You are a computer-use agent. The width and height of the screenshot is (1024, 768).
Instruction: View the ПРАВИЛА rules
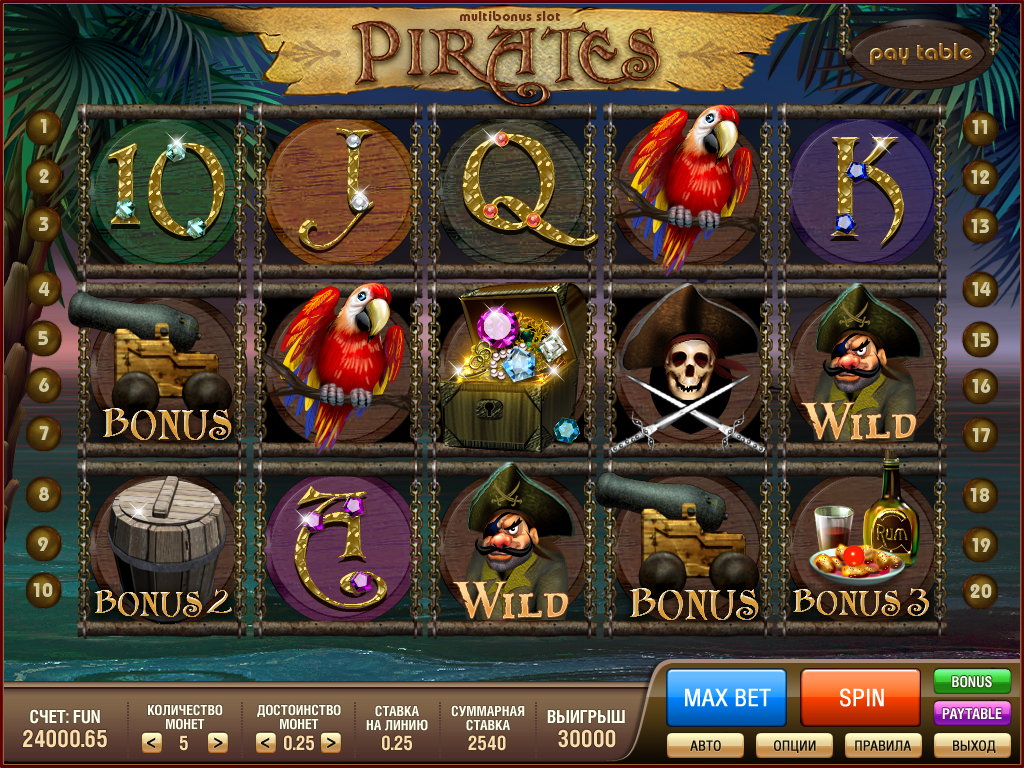883,745
